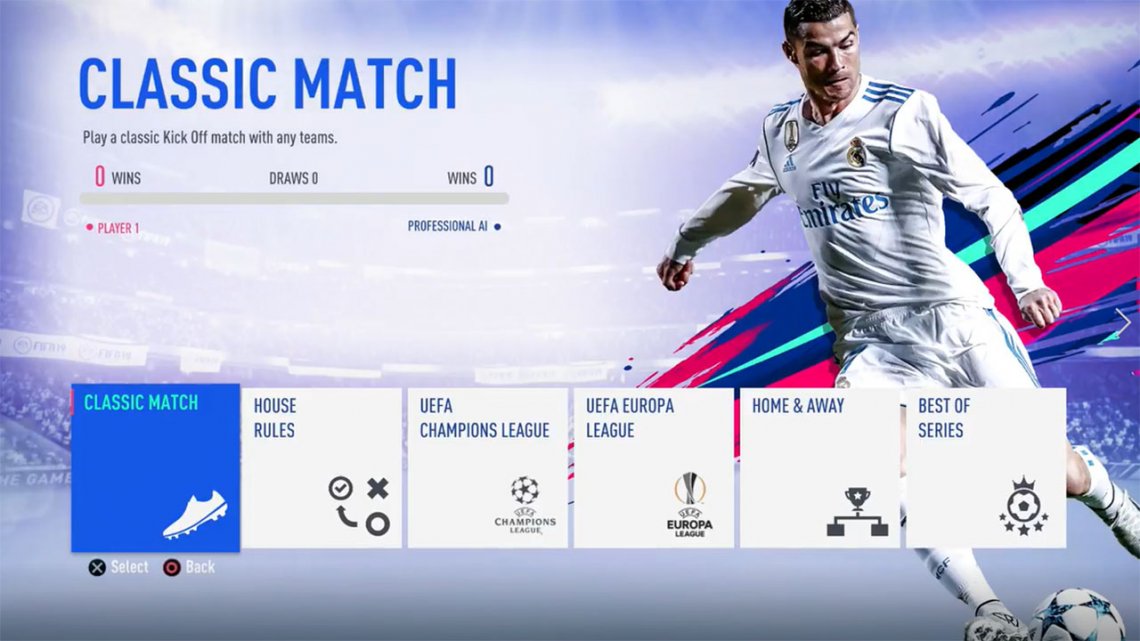Screen dimensions: 1140x641
Task: Choose UEFA Champions League mode
Action: click(487, 468)
